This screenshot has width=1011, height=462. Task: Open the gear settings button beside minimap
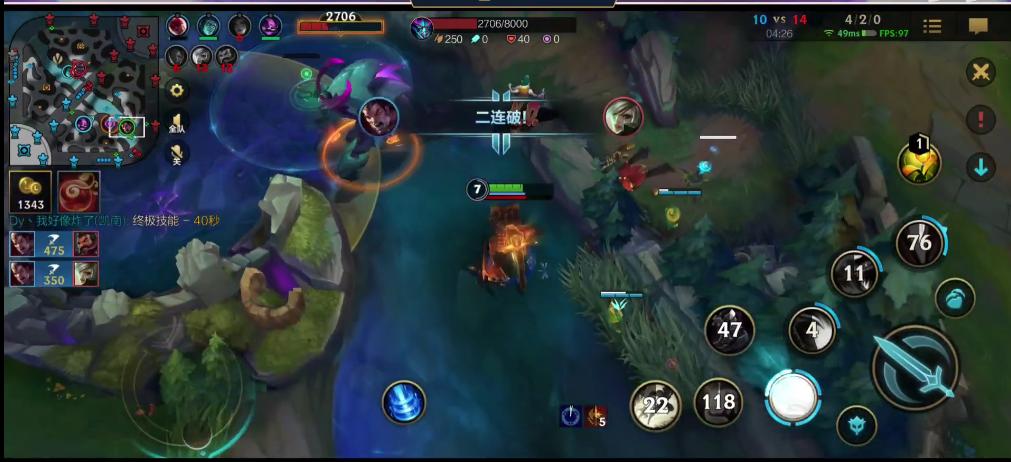(177, 90)
